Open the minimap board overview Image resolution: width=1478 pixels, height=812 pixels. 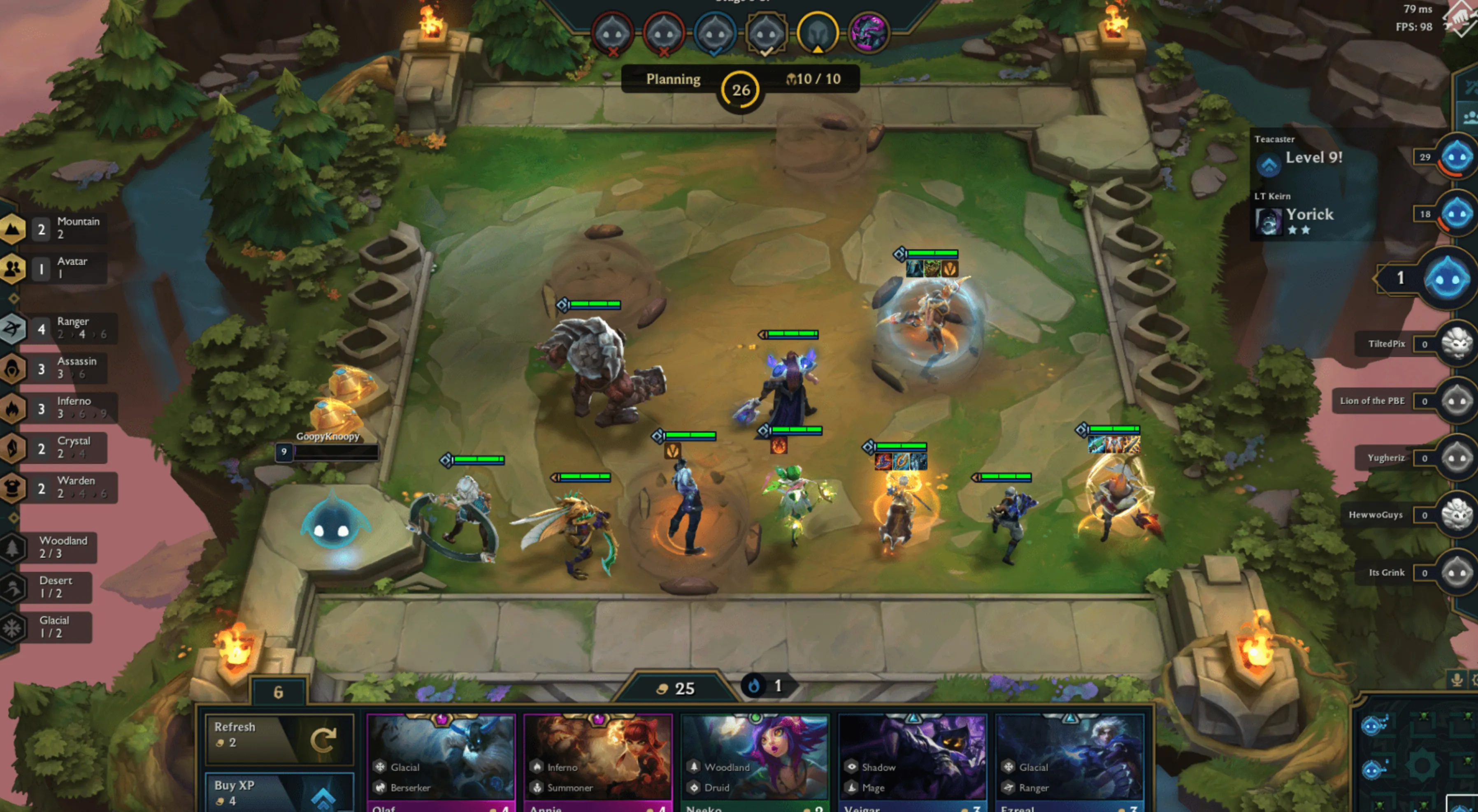click(x=1417, y=757)
